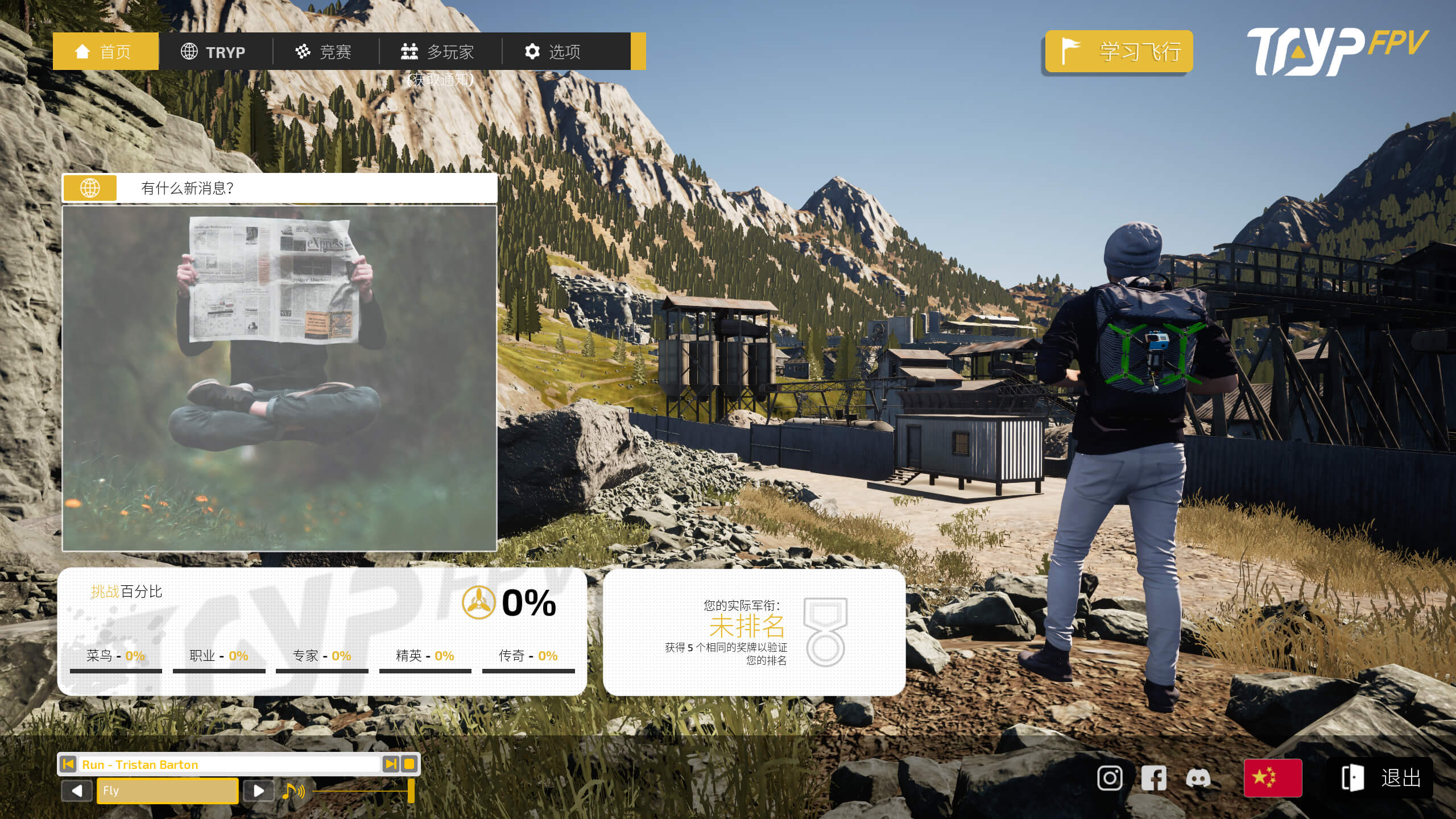Choose the previous playlist with the left arrow
The height and width of the screenshot is (819, 1456).
[77, 791]
